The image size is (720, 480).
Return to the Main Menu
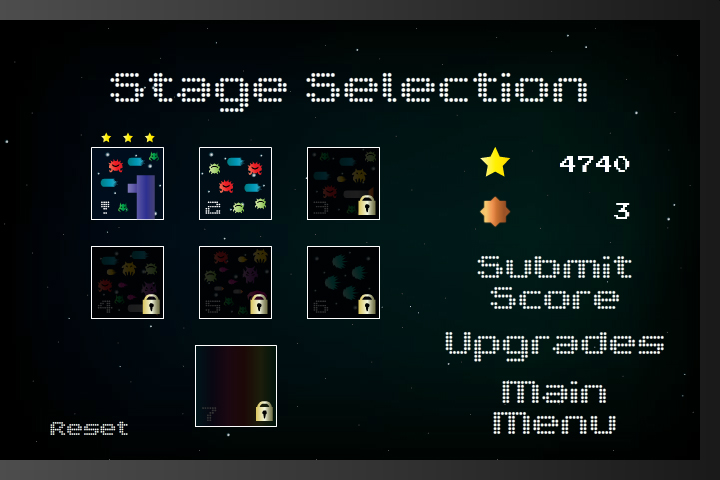tap(554, 406)
